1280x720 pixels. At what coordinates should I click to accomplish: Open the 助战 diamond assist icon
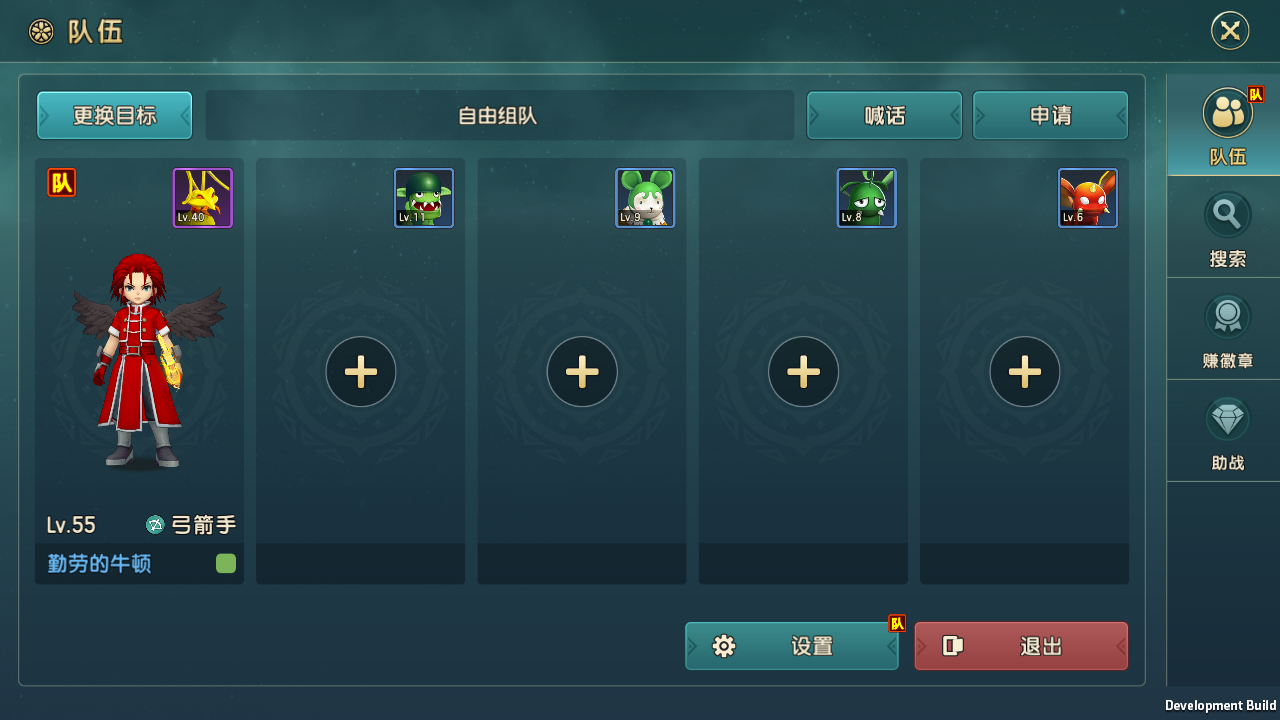[1227, 418]
